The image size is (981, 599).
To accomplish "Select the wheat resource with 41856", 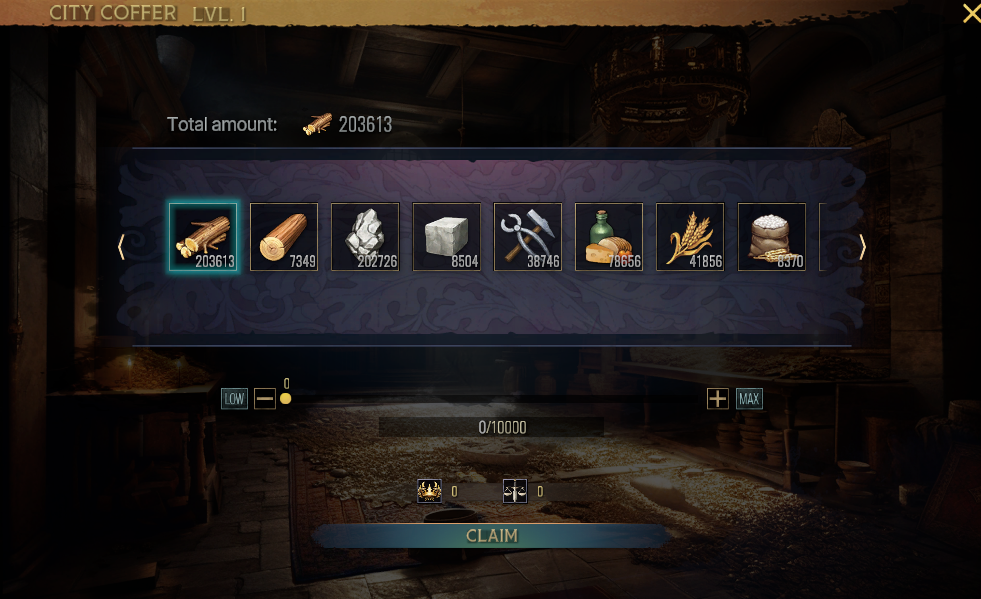I will point(690,237).
